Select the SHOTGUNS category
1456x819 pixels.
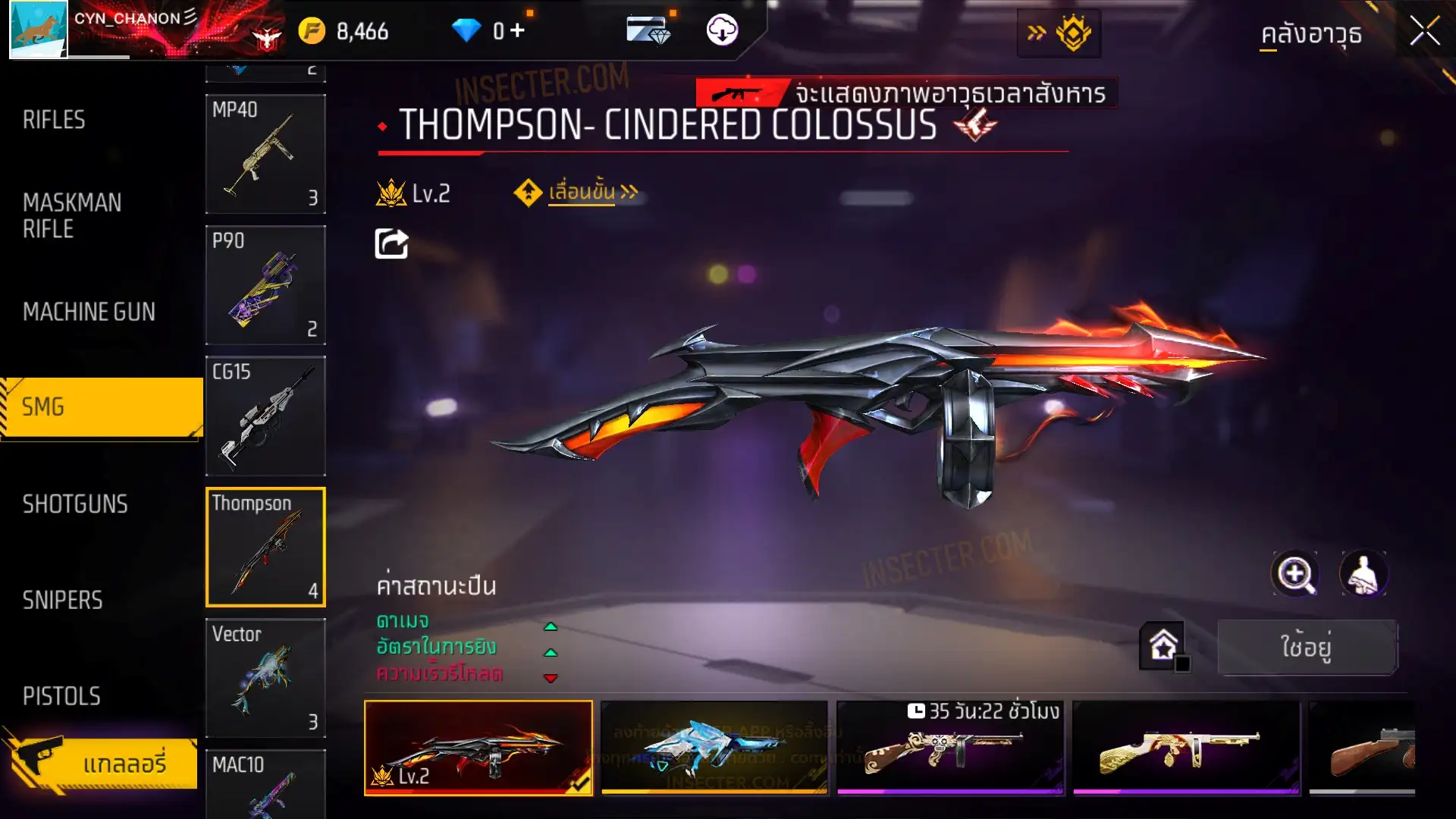[x=75, y=504]
